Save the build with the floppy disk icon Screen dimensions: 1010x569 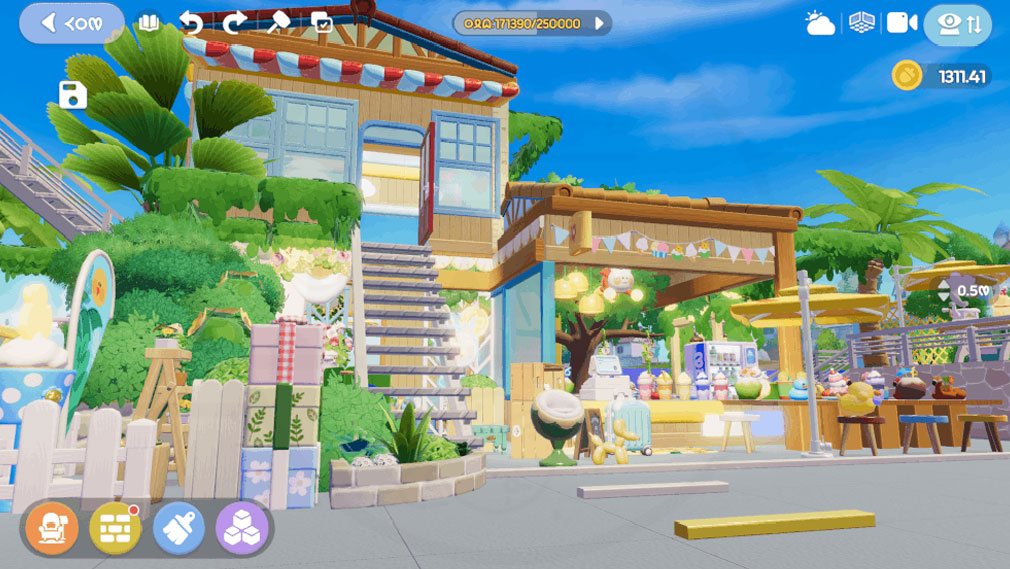(x=73, y=95)
